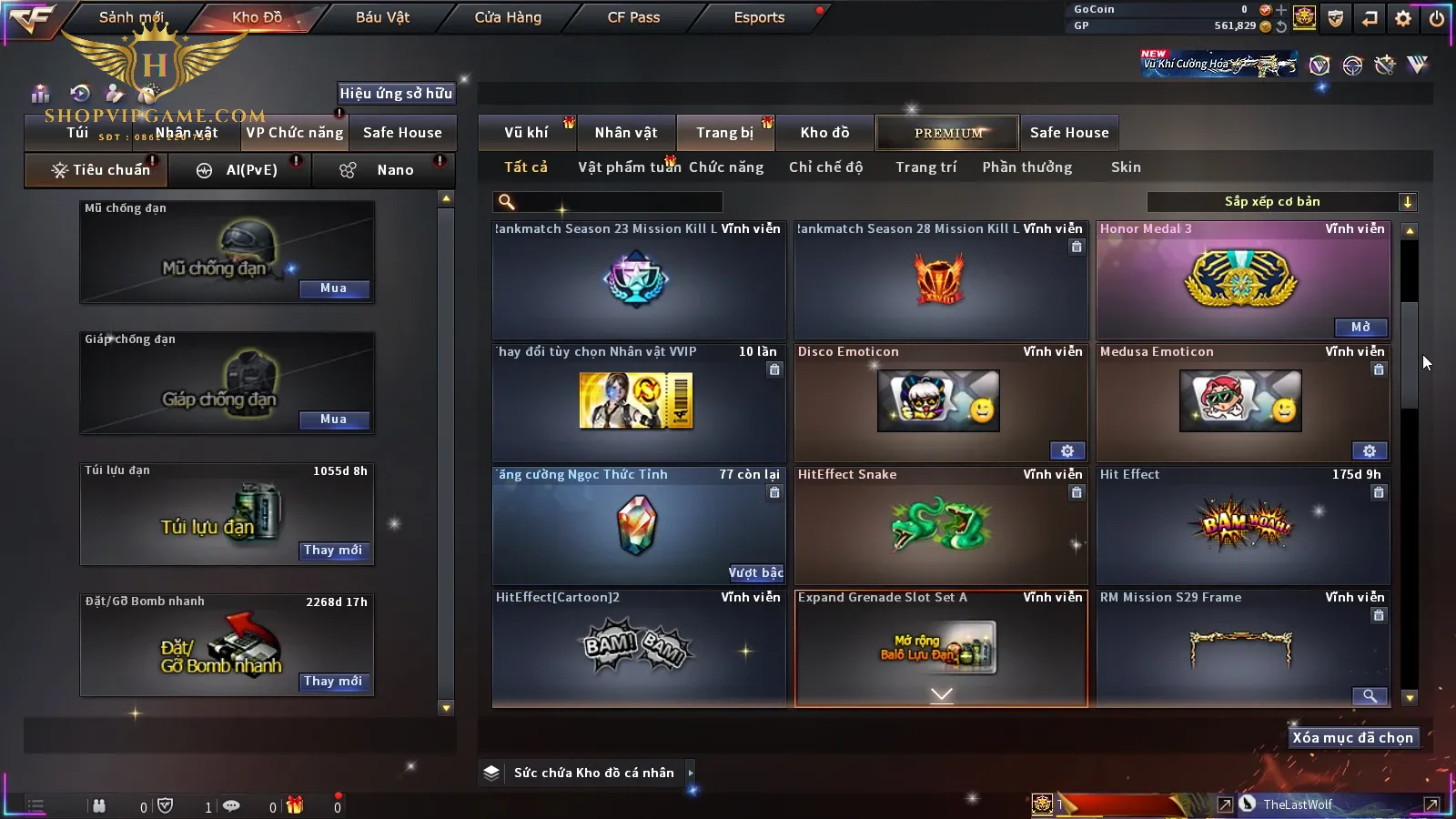Show the Skin subcategory
This screenshot has width=1456, height=819.
(x=1126, y=167)
